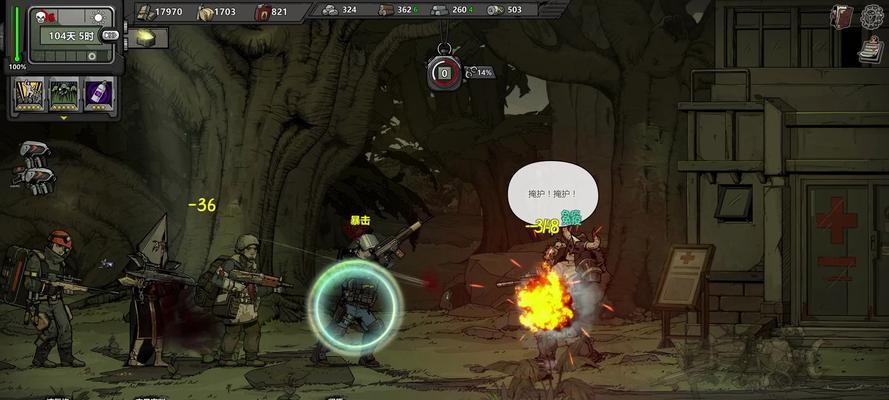Click the drone icons on left

(x=35, y=165)
